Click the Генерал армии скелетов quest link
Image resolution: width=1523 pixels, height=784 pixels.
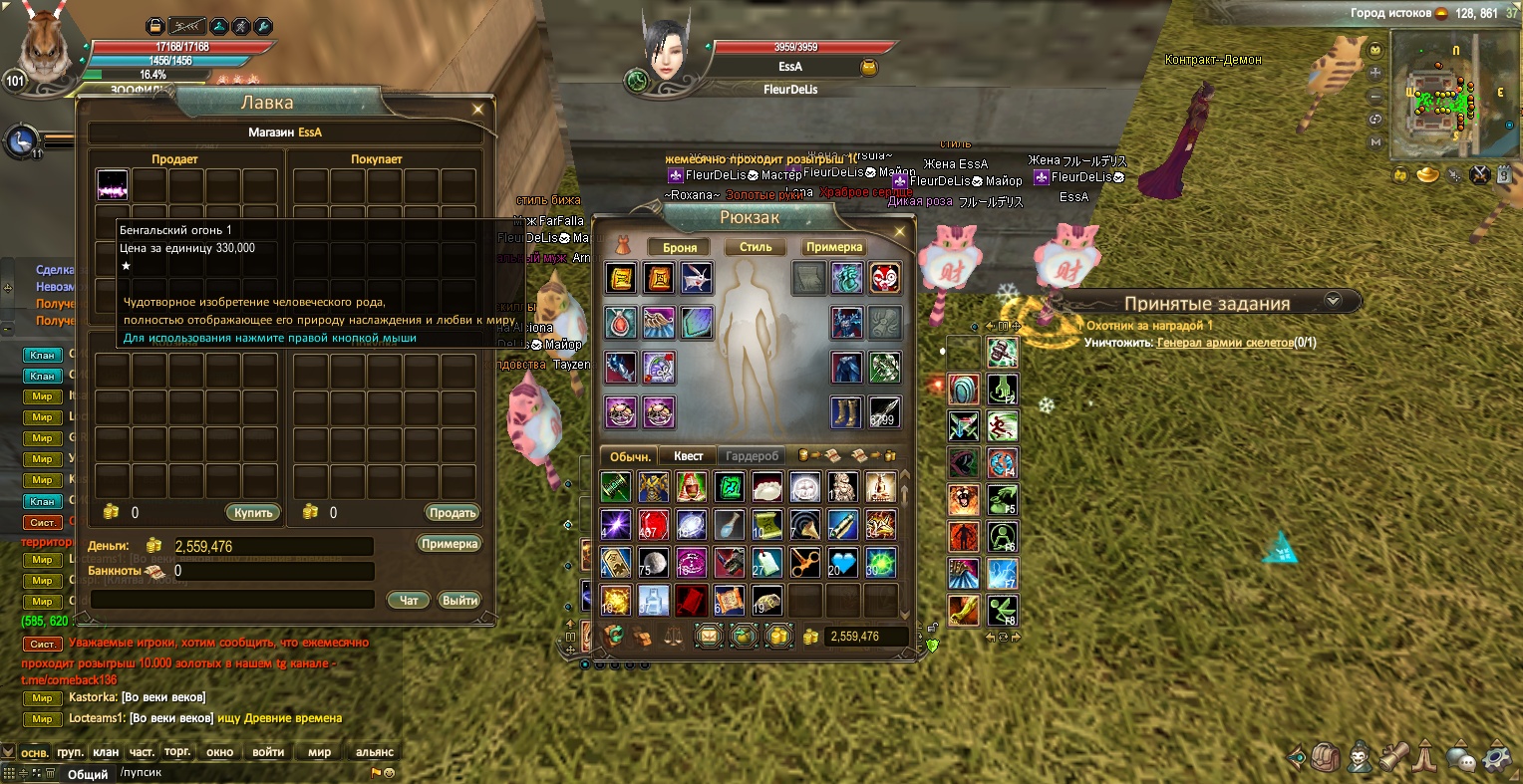[x=1224, y=343]
